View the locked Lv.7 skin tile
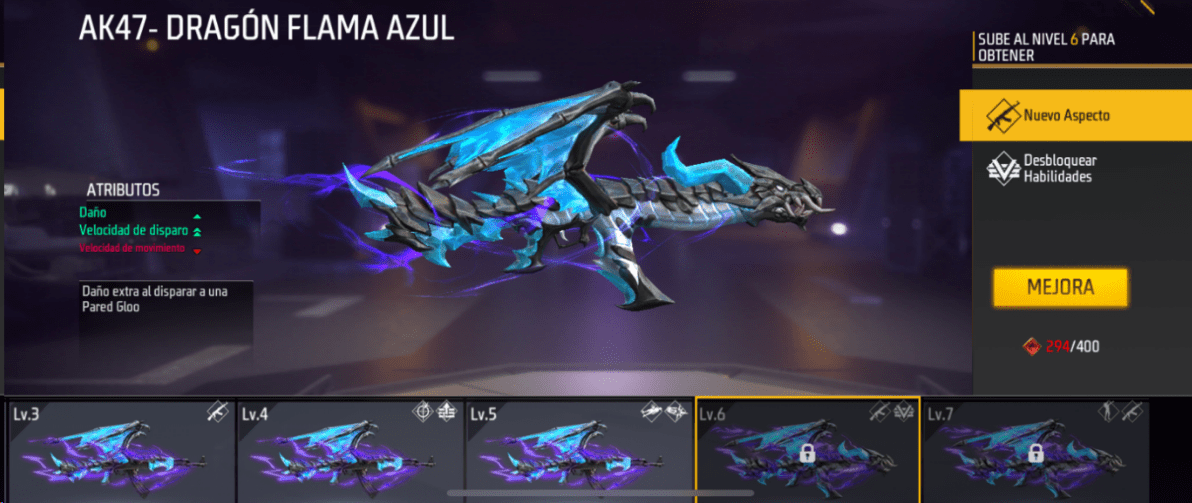Image resolution: width=1192 pixels, height=503 pixels. 1035,450
